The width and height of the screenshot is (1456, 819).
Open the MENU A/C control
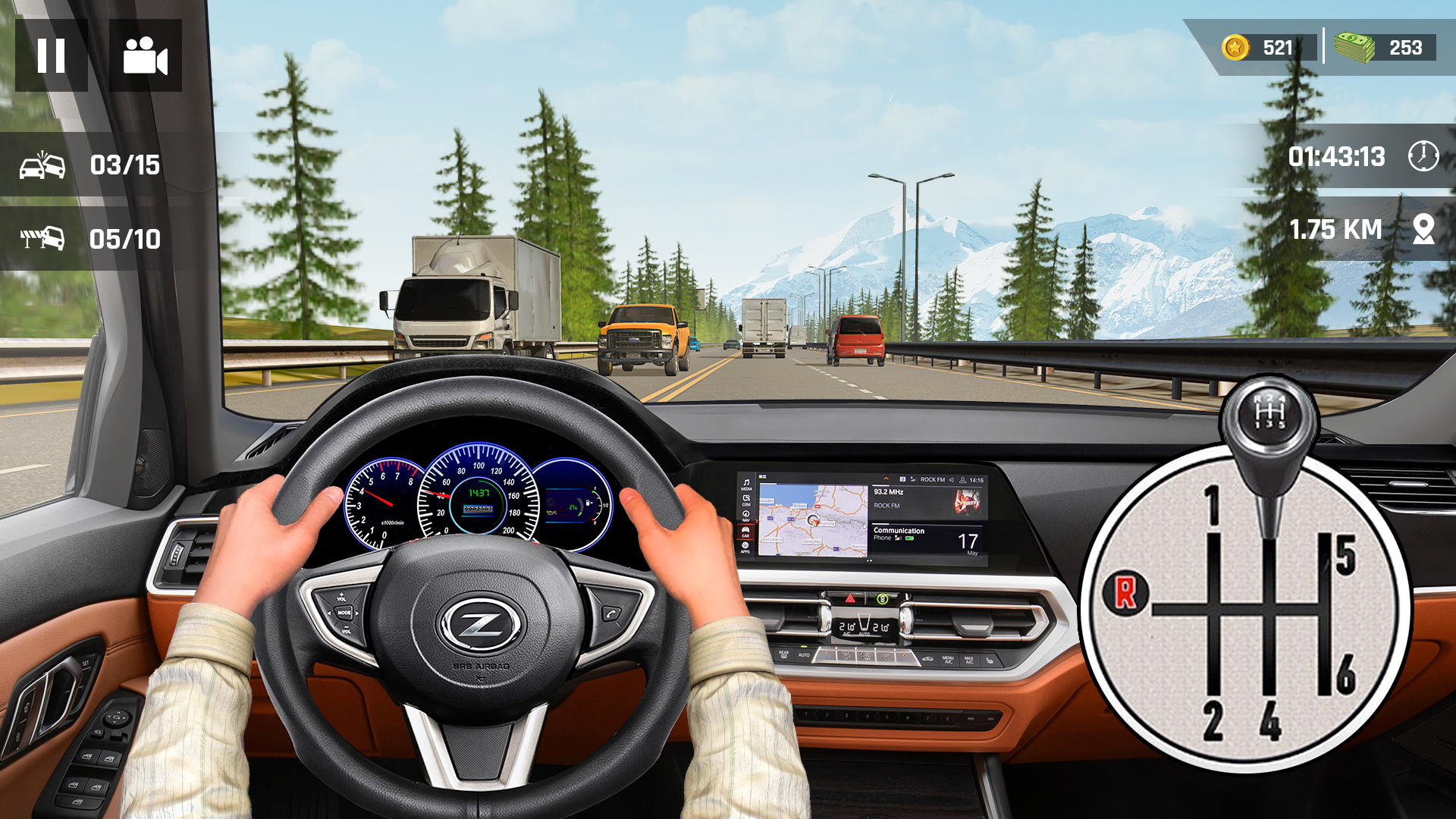pyautogui.click(x=947, y=658)
